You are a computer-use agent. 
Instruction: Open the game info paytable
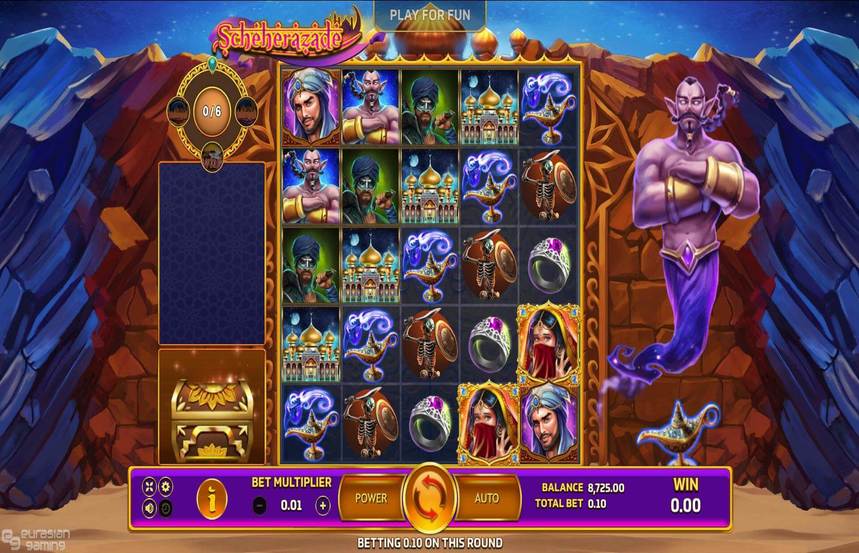click(211, 497)
